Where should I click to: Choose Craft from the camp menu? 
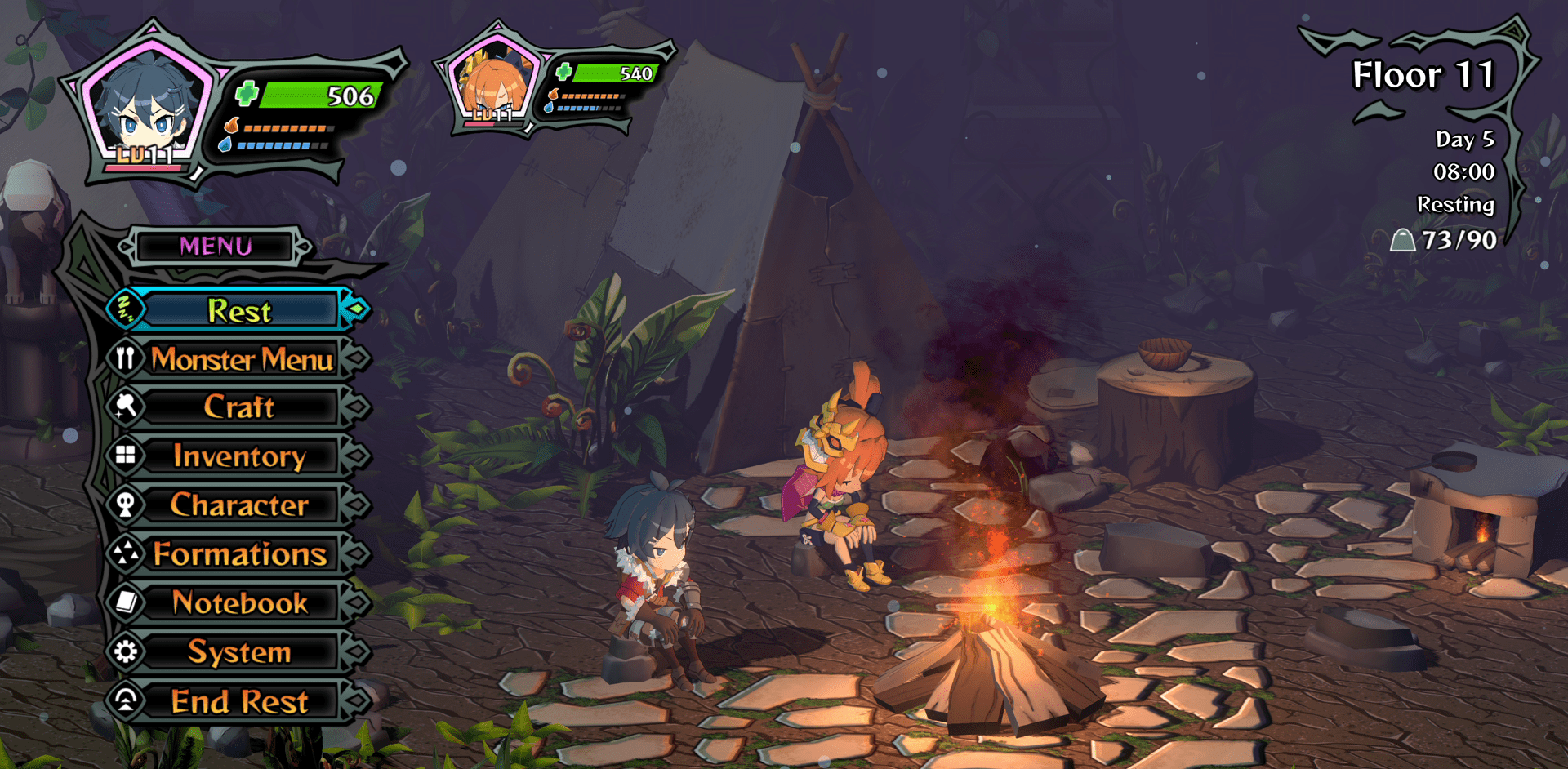238,407
